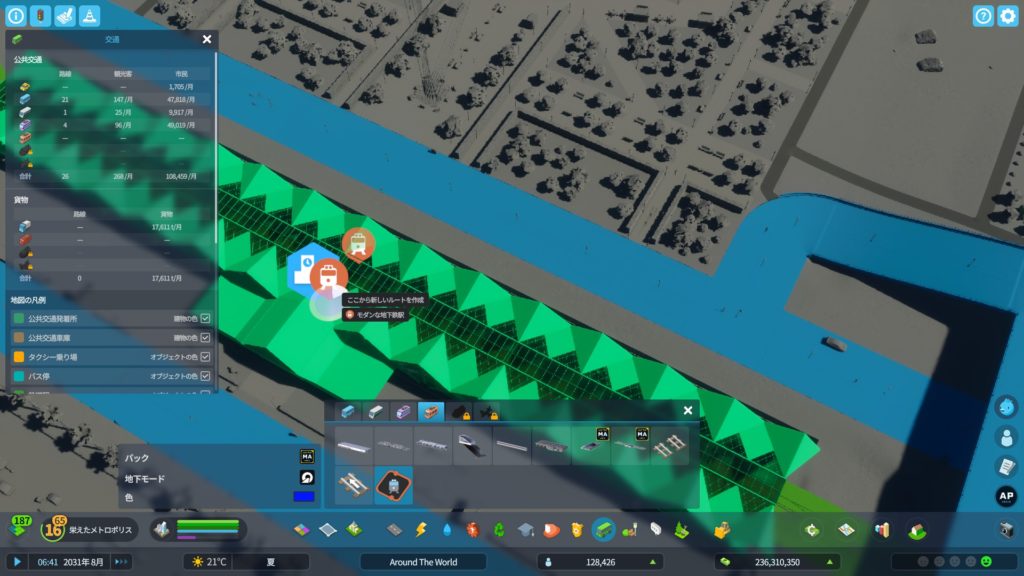Image resolution: width=1024 pixels, height=576 pixels.
Task: Toggle the 公共交通発着所 legend checkbox
Action: [x=205, y=318]
